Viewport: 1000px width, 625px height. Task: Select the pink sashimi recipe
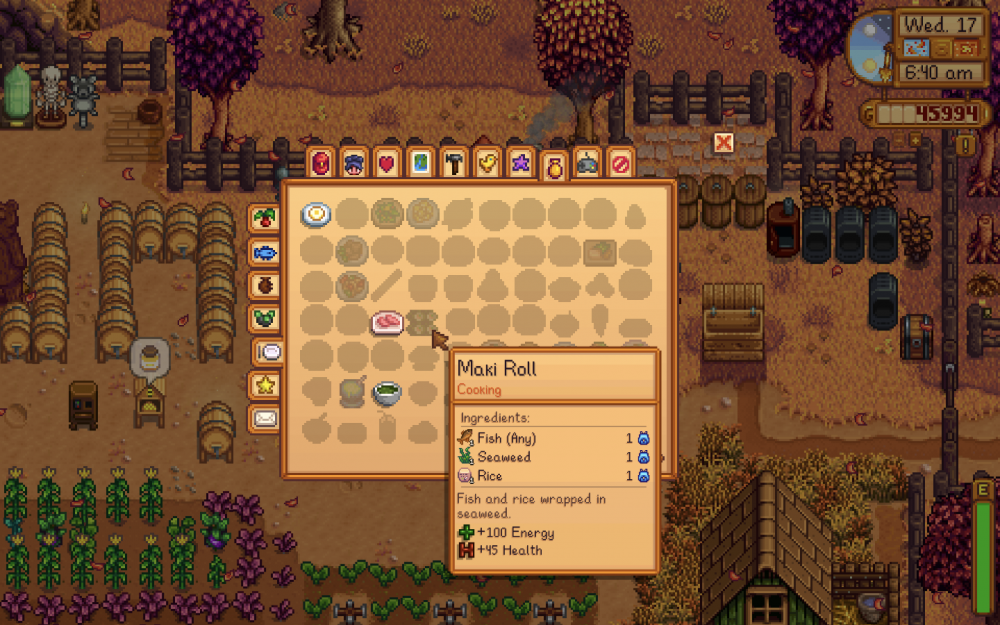click(x=387, y=321)
